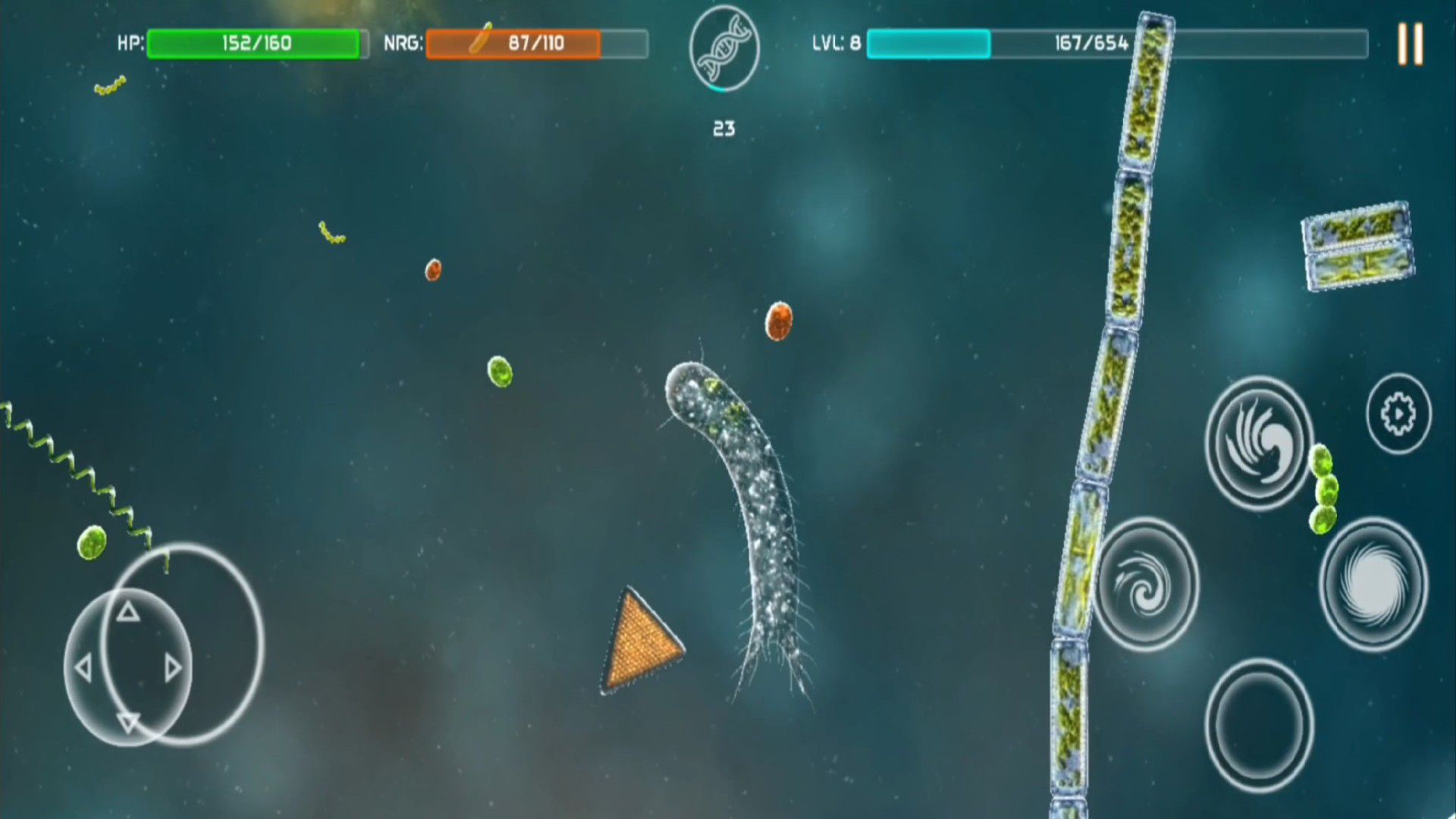Click the joystick's left arrow
1456x819 pixels.
point(83,668)
